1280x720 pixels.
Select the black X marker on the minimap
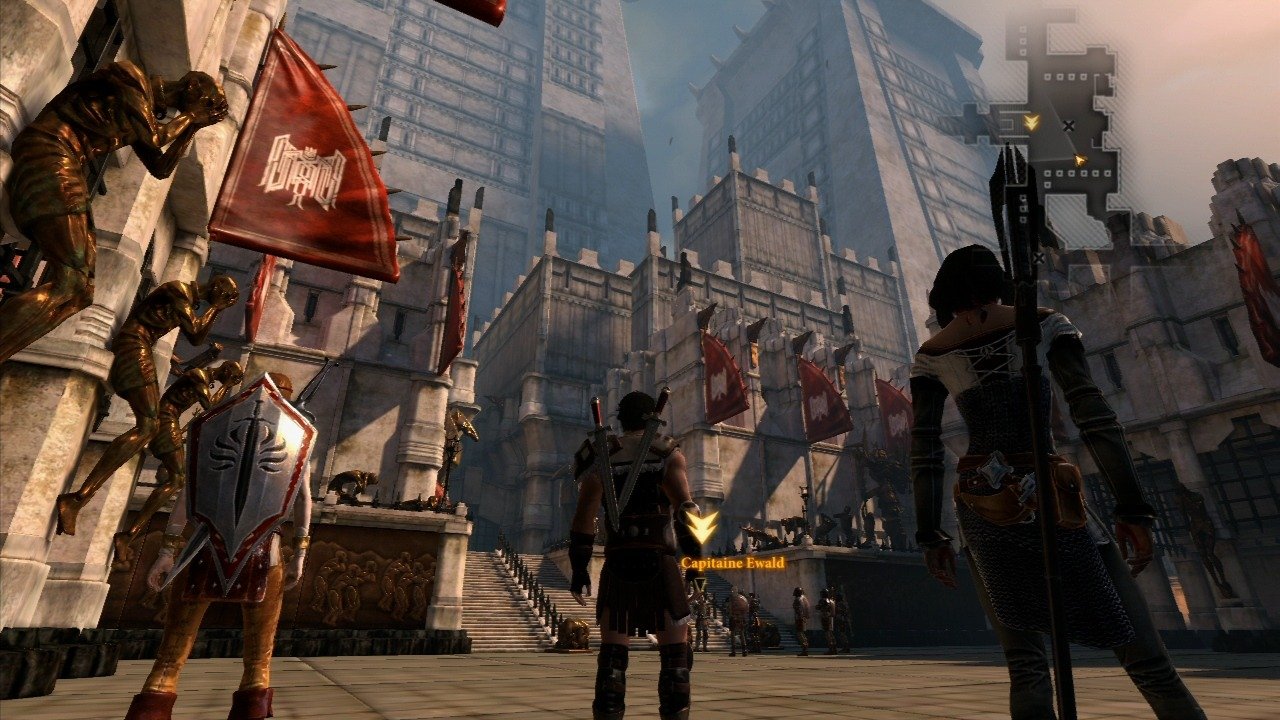pos(1069,125)
